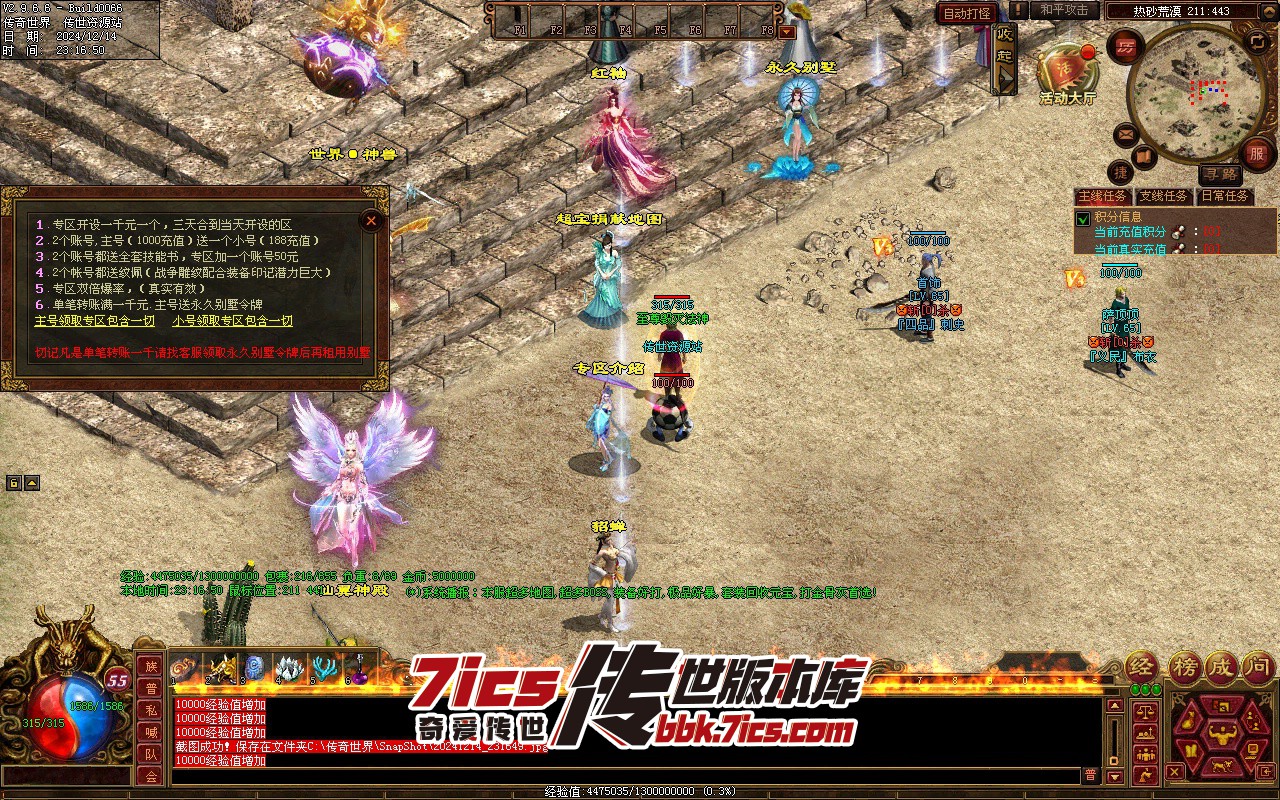Open the 活动大厅 activity hall
Image resolution: width=1280 pixels, height=800 pixels.
click(1067, 73)
